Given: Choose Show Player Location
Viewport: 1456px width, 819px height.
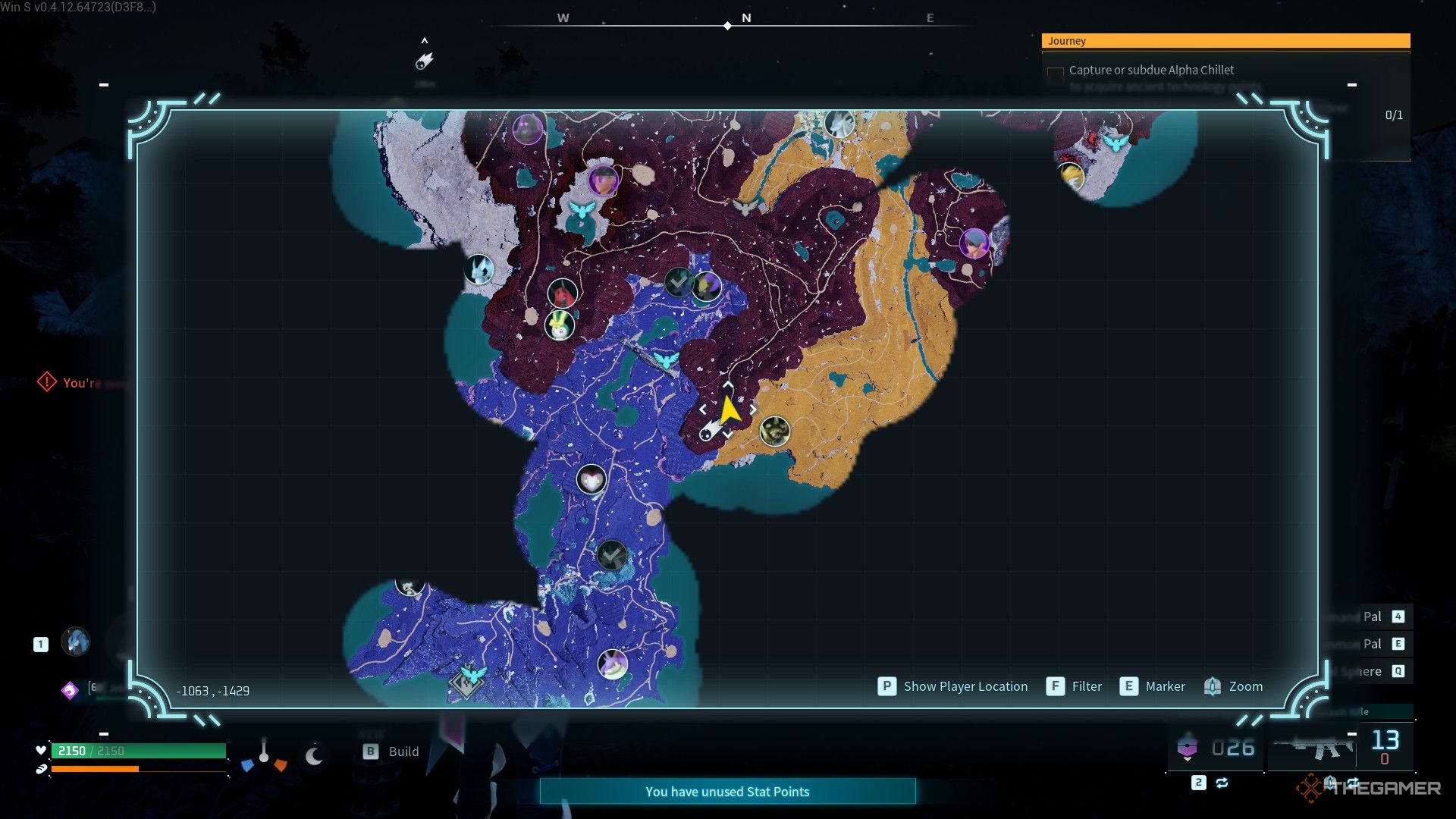Looking at the screenshot, I should [953, 686].
